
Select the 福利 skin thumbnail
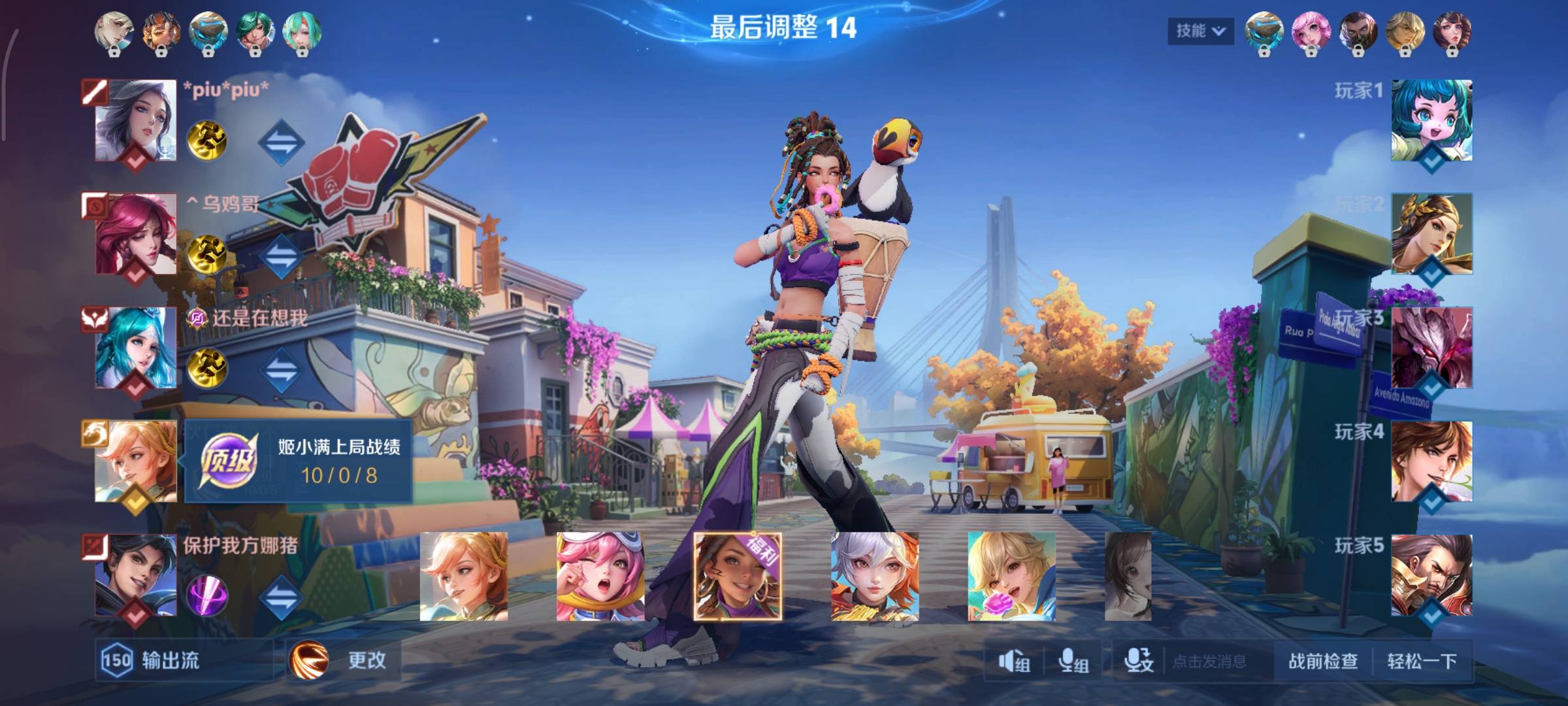pos(738,577)
